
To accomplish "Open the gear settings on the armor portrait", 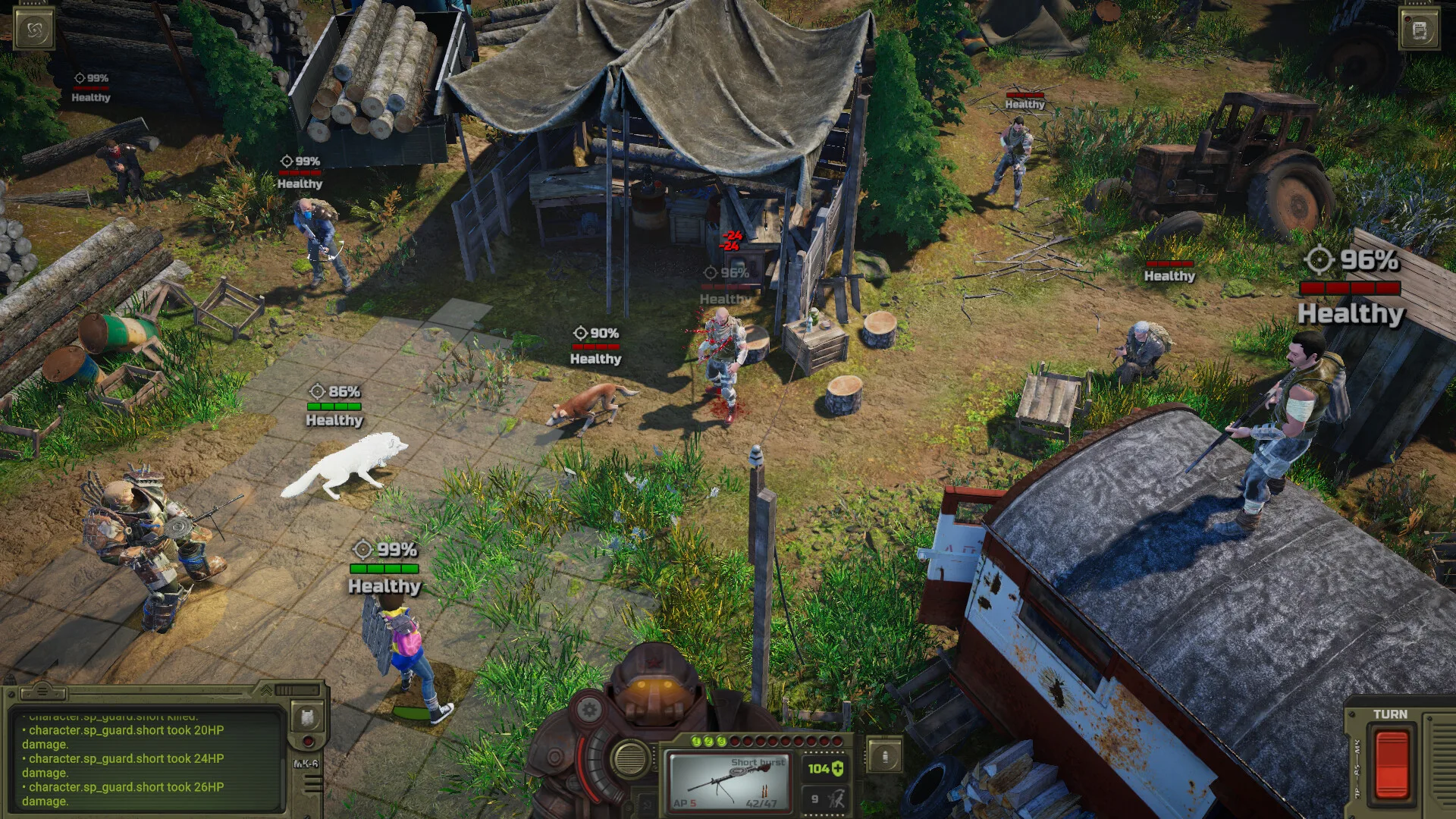I will click(x=588, y=711).
